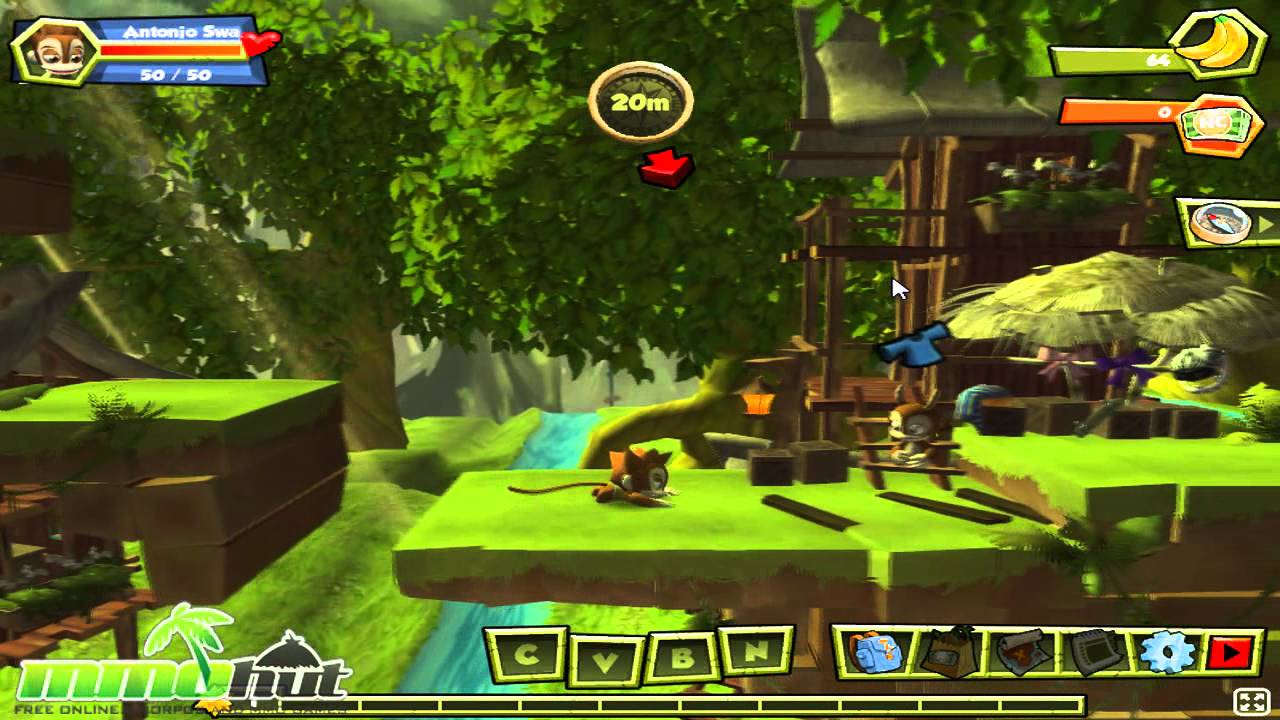The image size is (1280, 720).
Task: Click the compass minimap icon
Action: click(x=1218, y=225)
